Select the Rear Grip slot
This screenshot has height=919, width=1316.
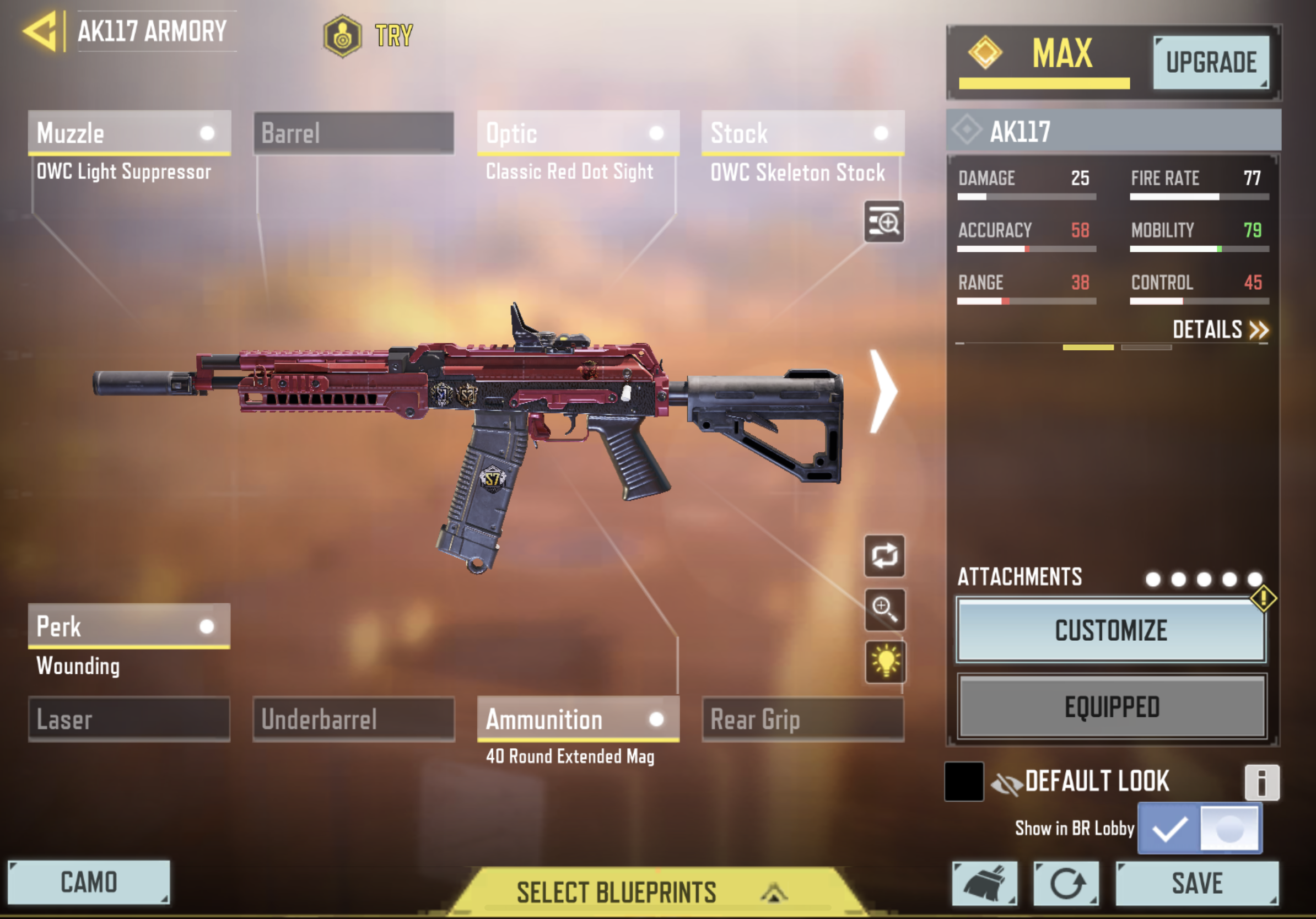[802, 719]
